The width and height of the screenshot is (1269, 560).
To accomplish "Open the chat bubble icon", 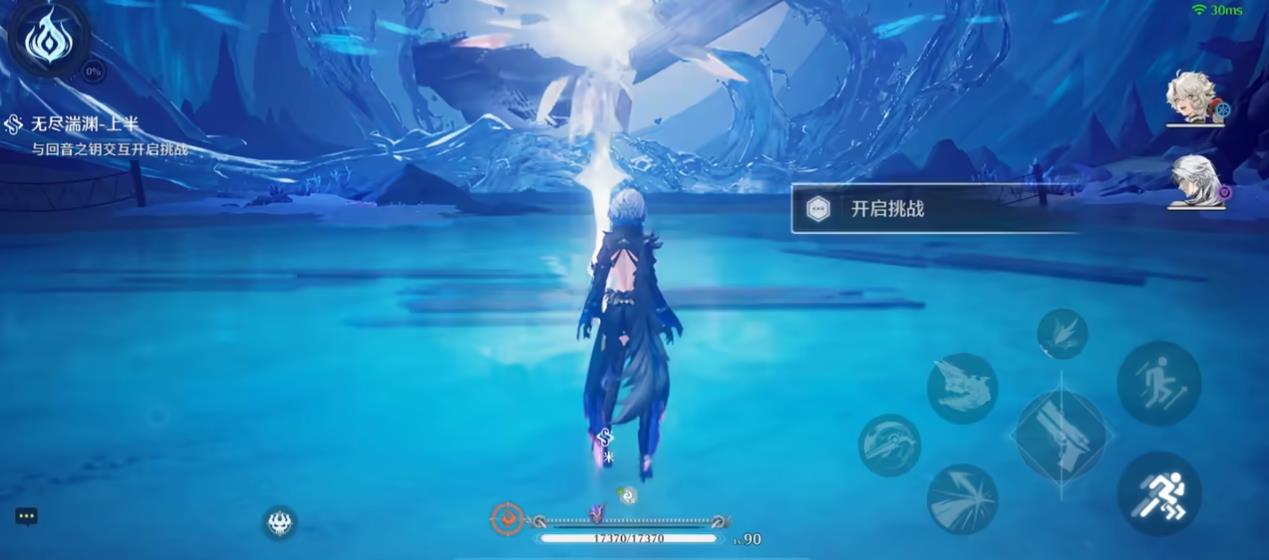I will 27,516.
